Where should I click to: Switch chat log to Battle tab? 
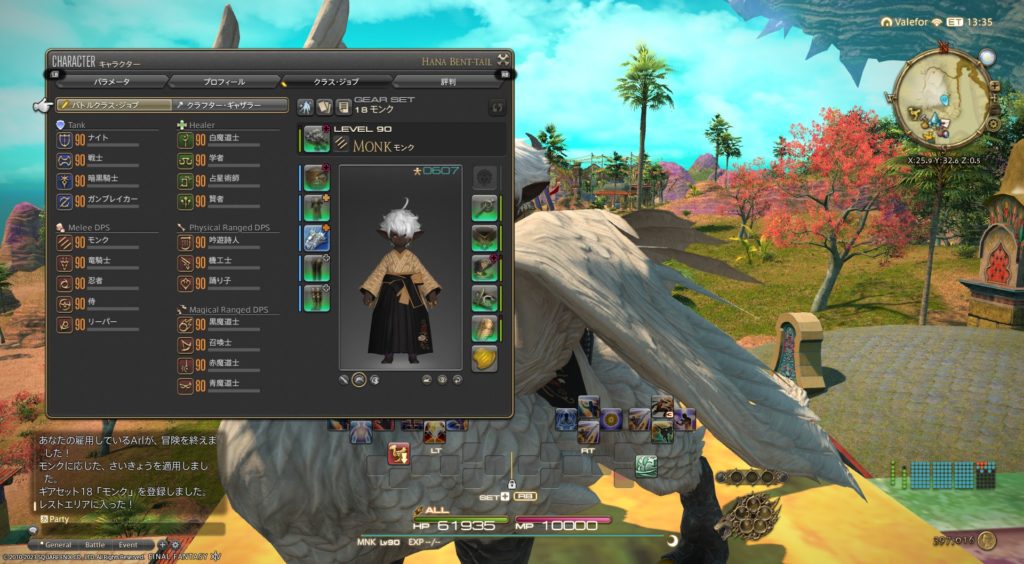94,544
